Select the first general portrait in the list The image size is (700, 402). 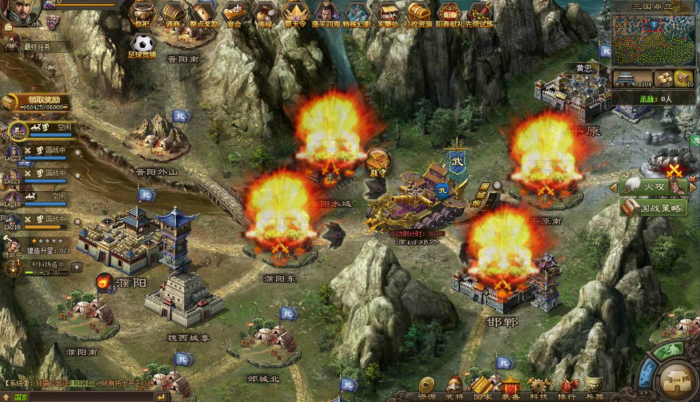tap(14, 130)
